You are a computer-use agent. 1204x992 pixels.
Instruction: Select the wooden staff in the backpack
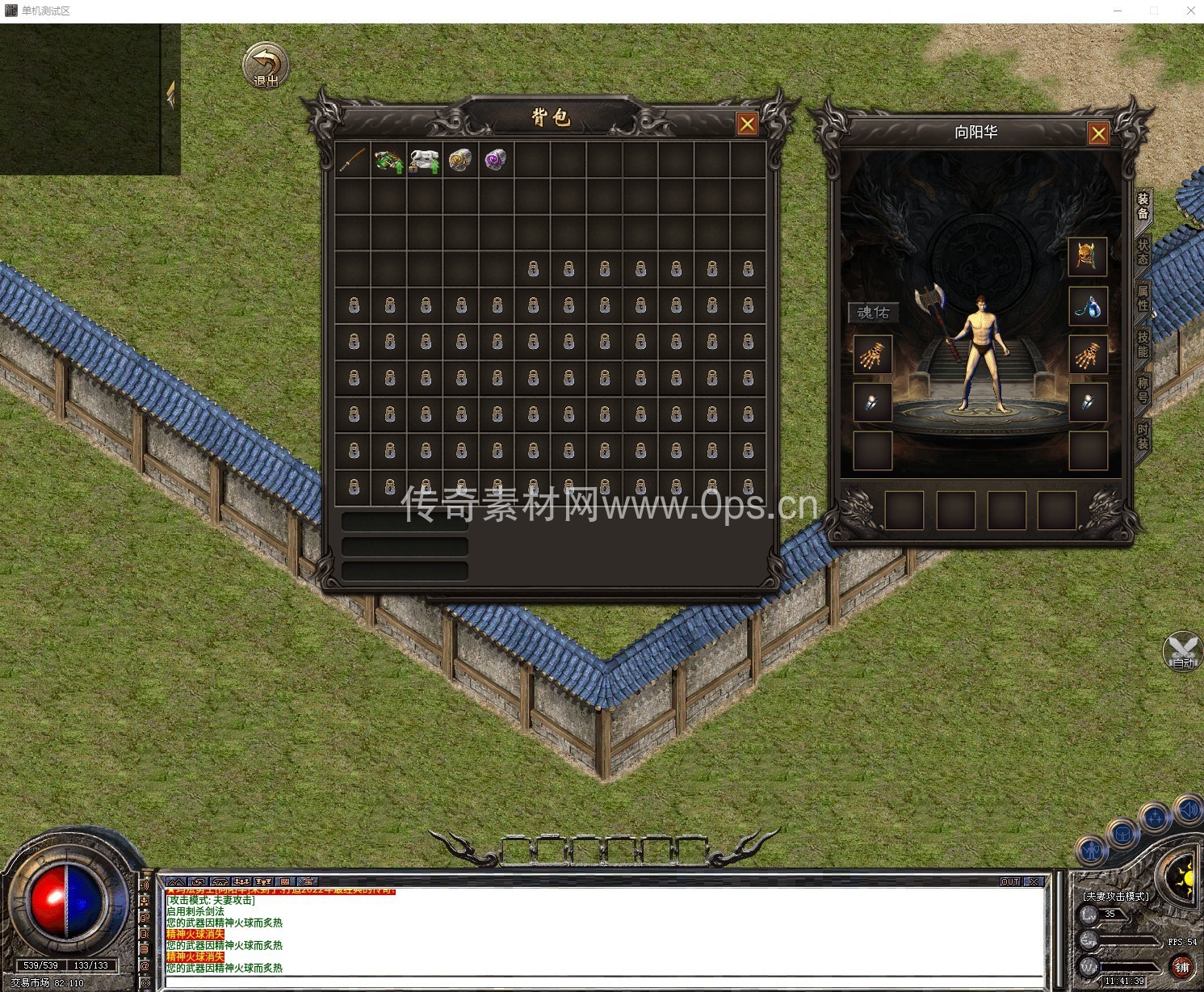pos(353,160)
